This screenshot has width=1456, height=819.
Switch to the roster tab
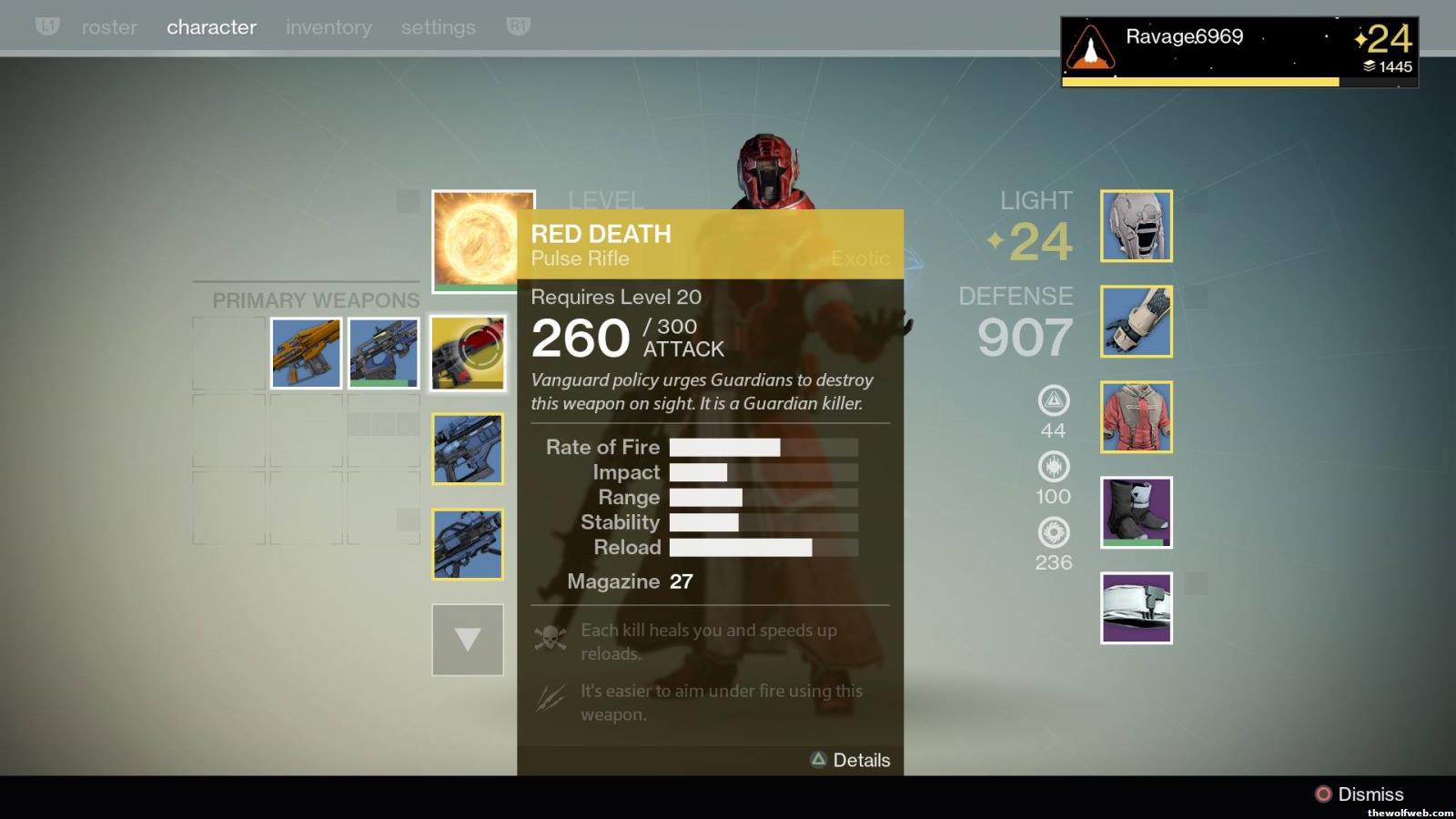click(x=109, y=27)
